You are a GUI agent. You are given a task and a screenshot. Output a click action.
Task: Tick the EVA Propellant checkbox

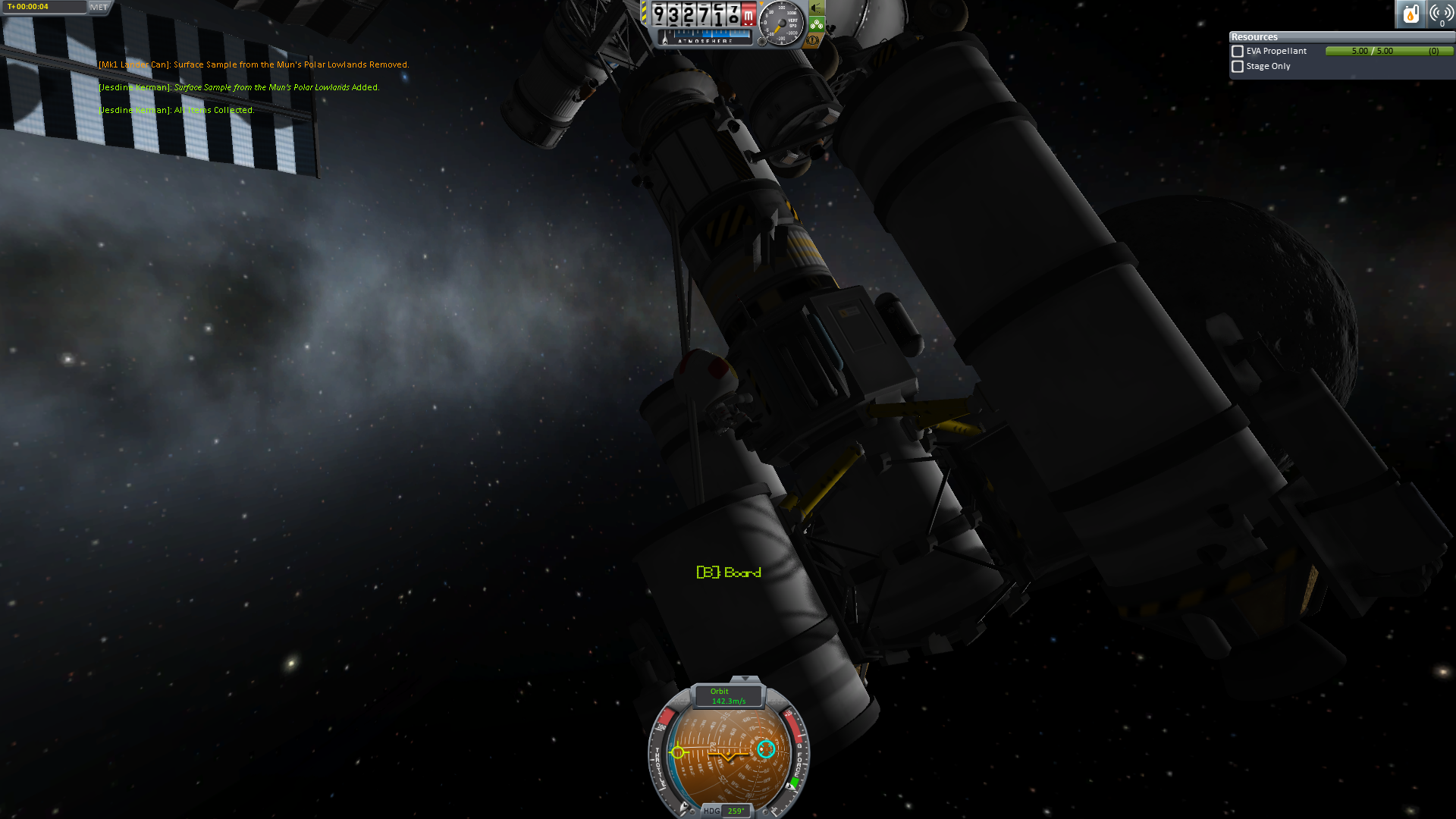(x=1238, y=52)
